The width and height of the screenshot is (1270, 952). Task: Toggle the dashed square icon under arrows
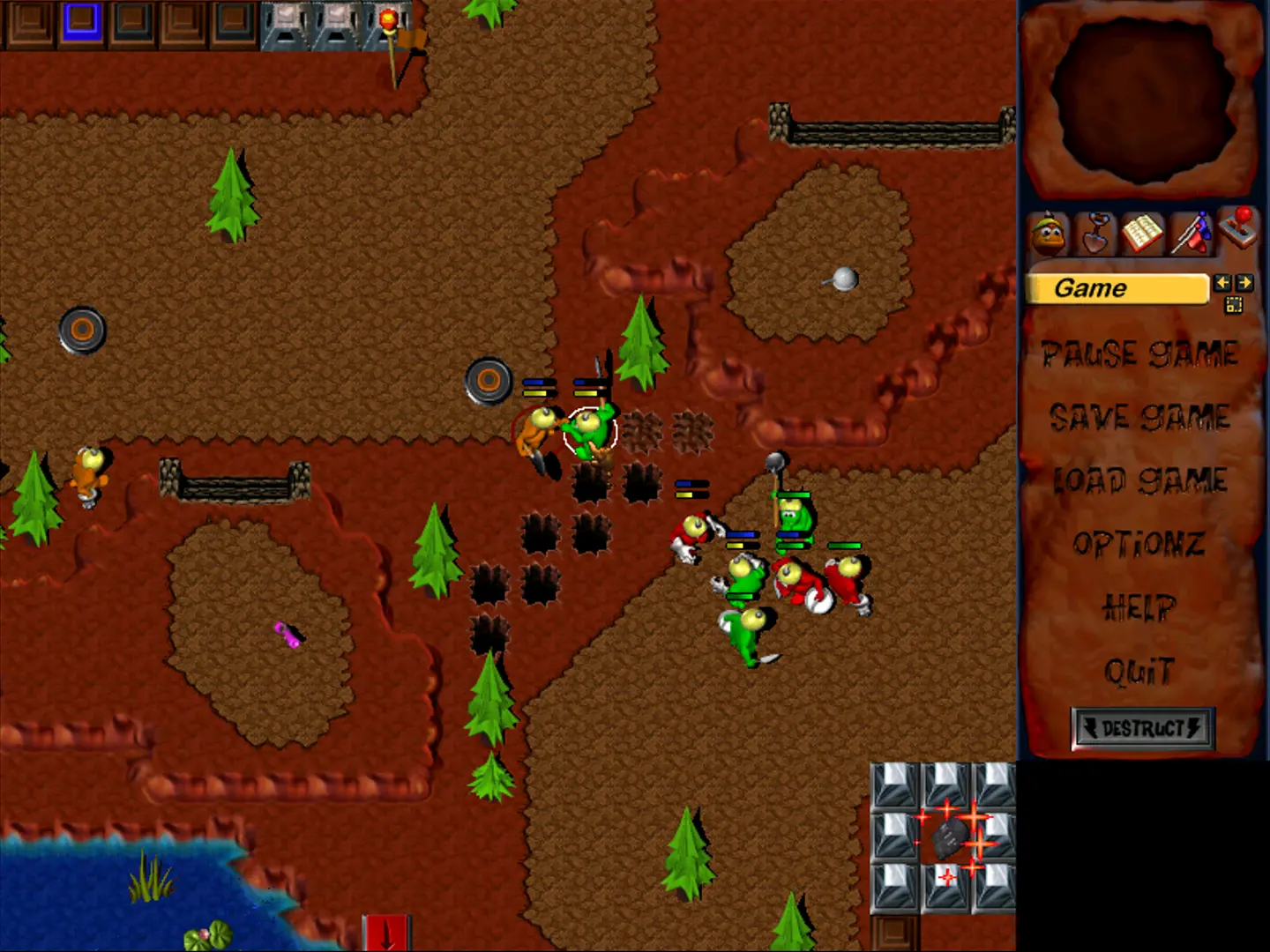[x=1233, y=305]
